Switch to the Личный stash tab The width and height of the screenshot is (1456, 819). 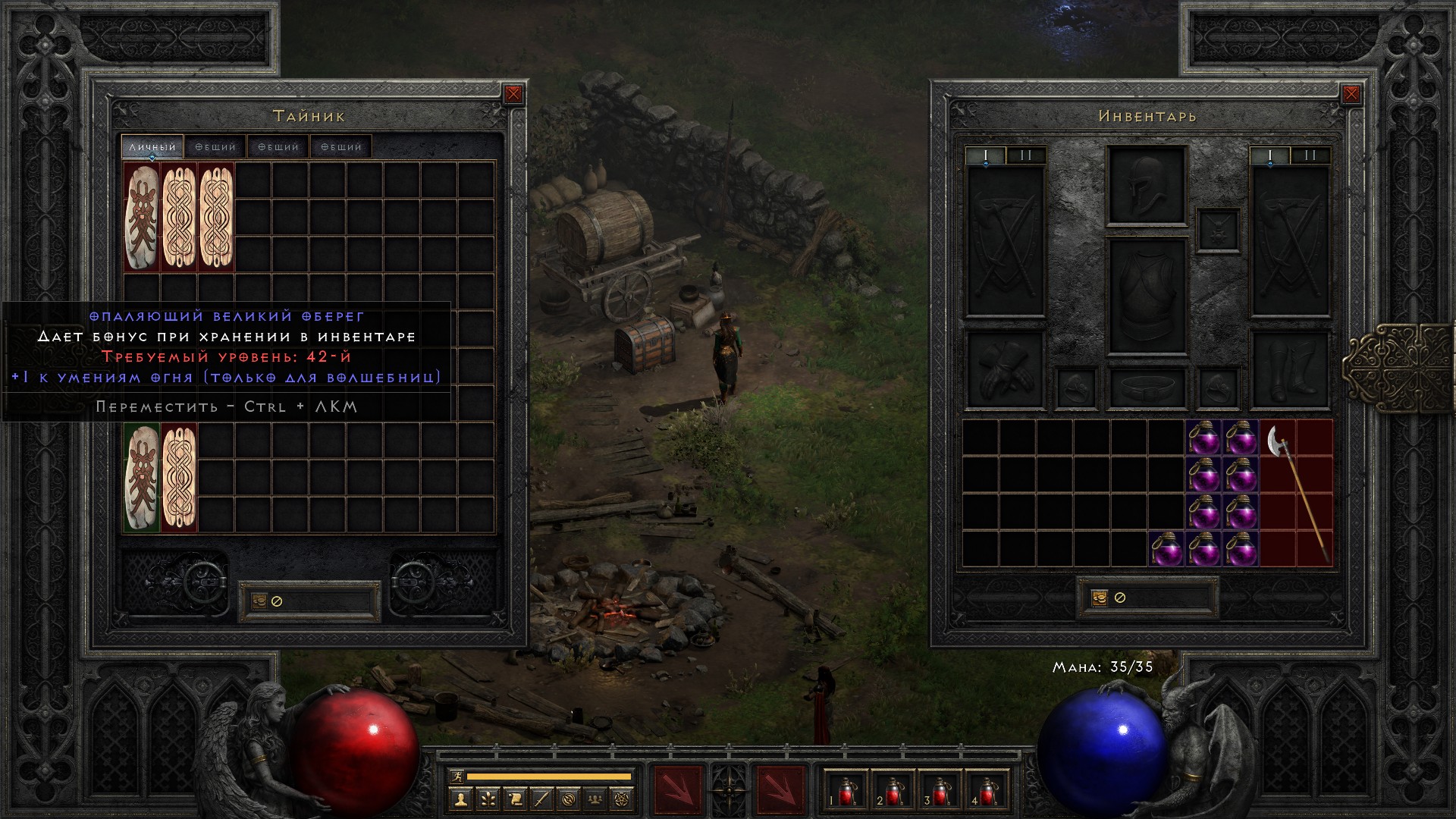(x=152, y=147)
